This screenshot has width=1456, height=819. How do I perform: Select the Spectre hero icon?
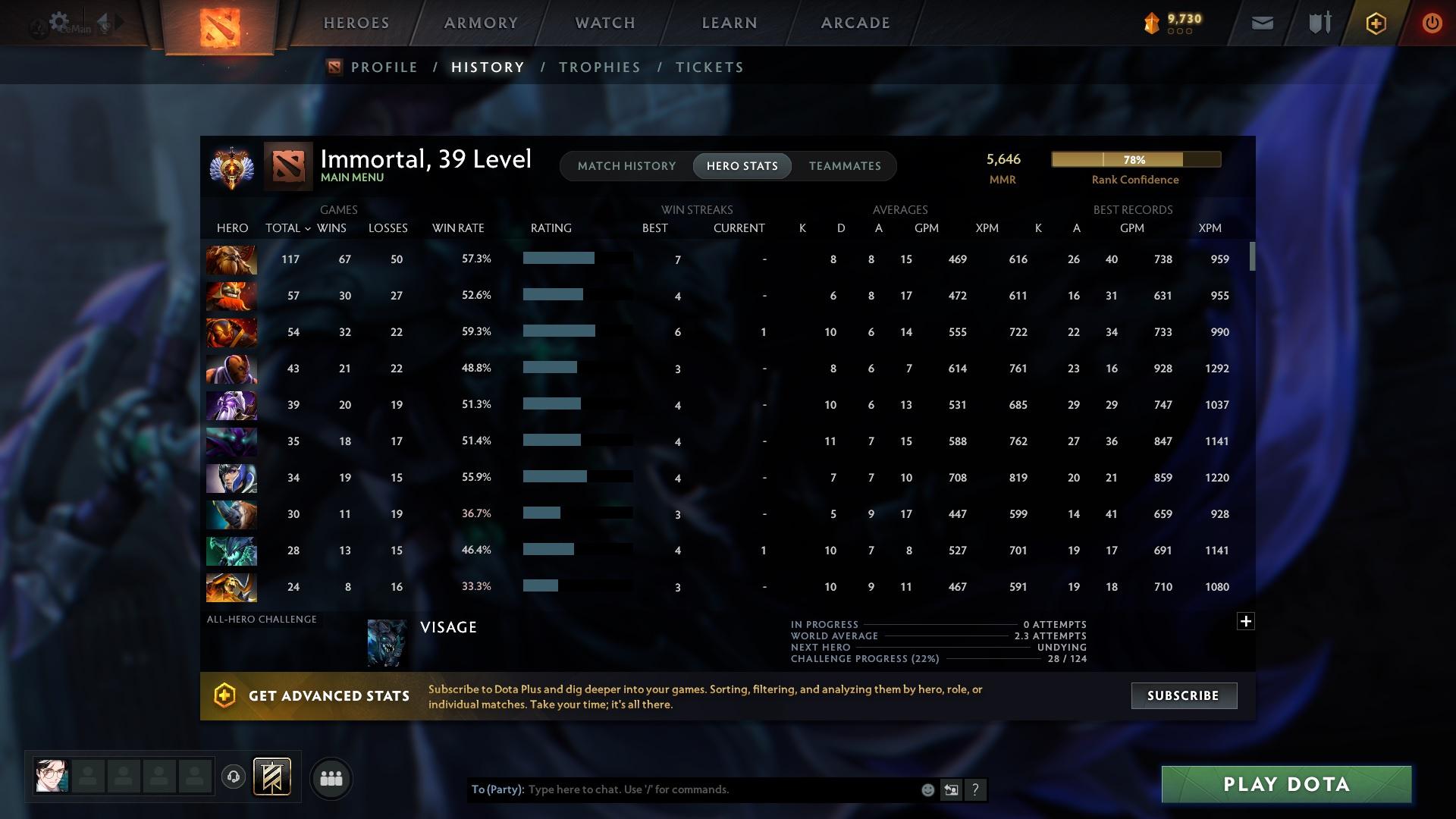pyautogui.click(x=231, y=441)
